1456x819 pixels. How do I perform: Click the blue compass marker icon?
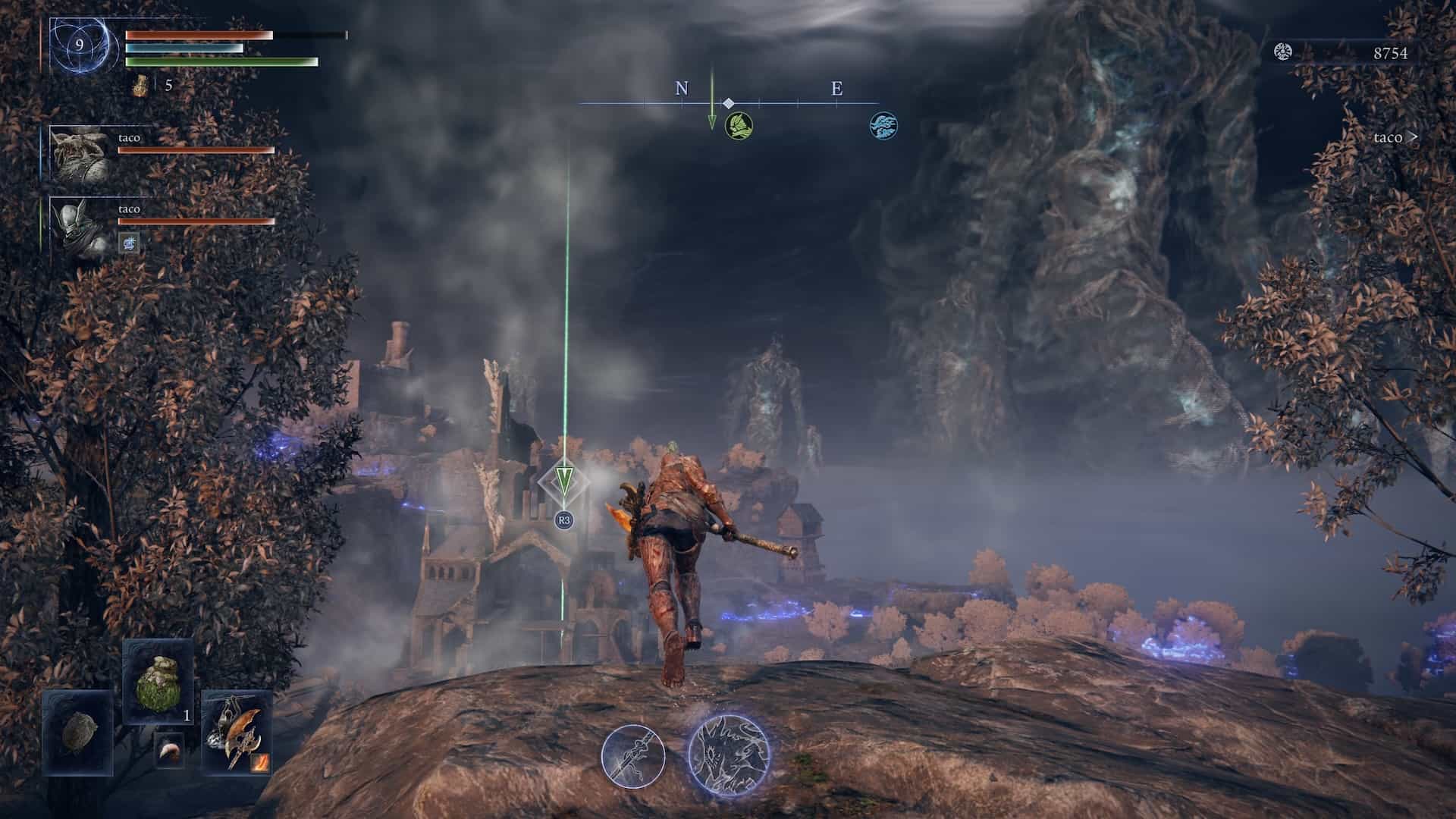point(883,125)
